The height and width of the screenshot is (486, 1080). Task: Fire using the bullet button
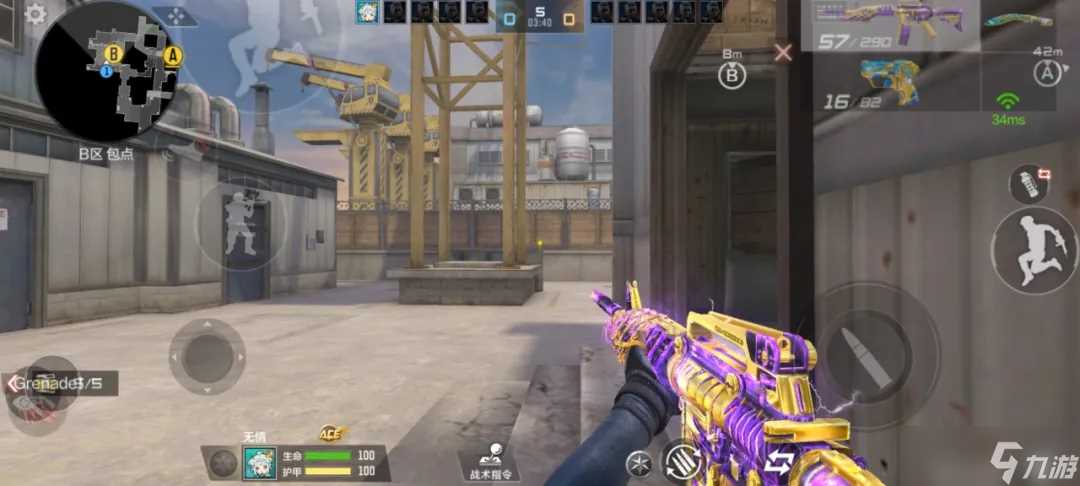click(862, 353)
